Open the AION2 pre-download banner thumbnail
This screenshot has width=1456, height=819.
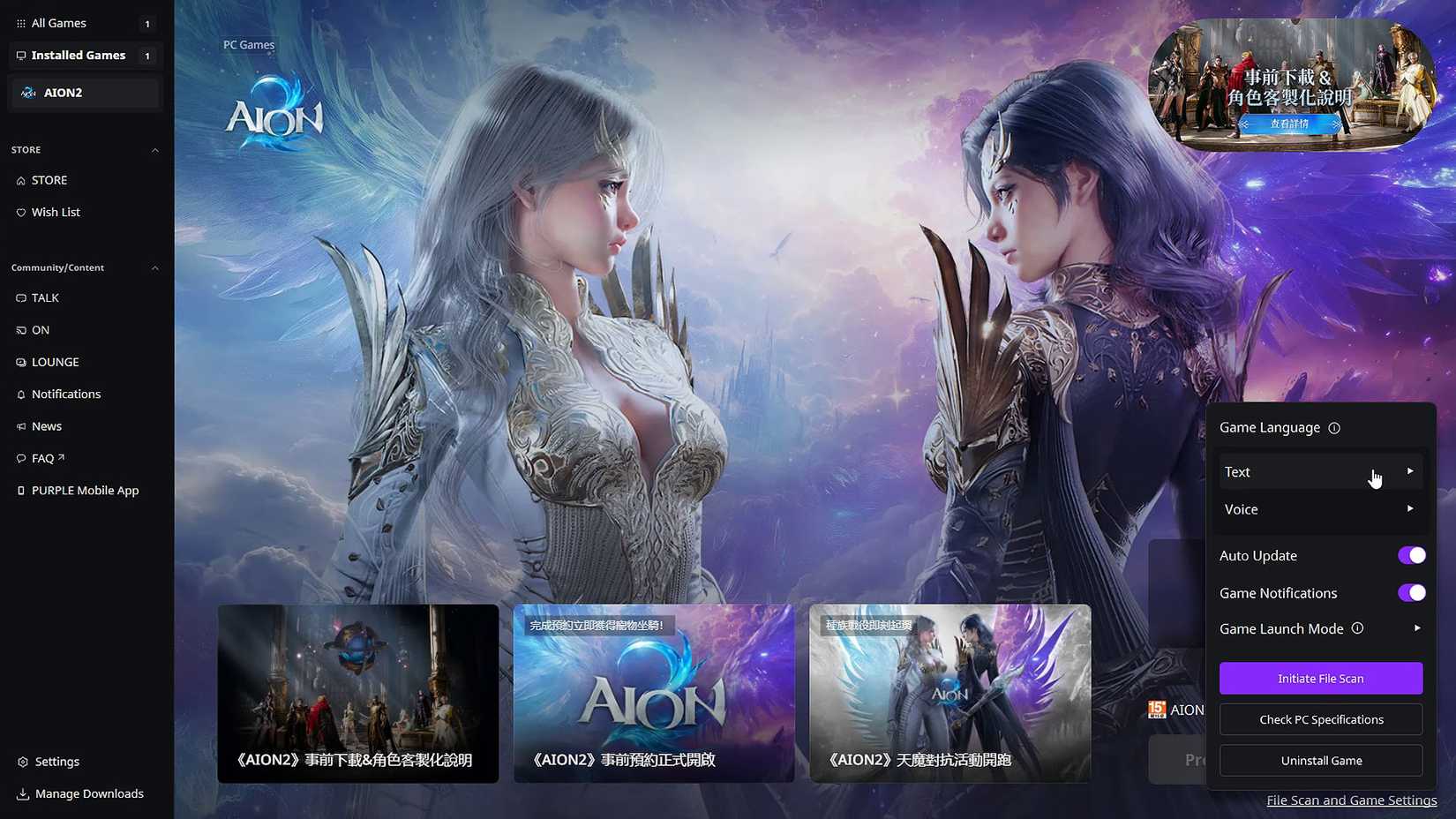pyautogui.click(x=357, y=694)
